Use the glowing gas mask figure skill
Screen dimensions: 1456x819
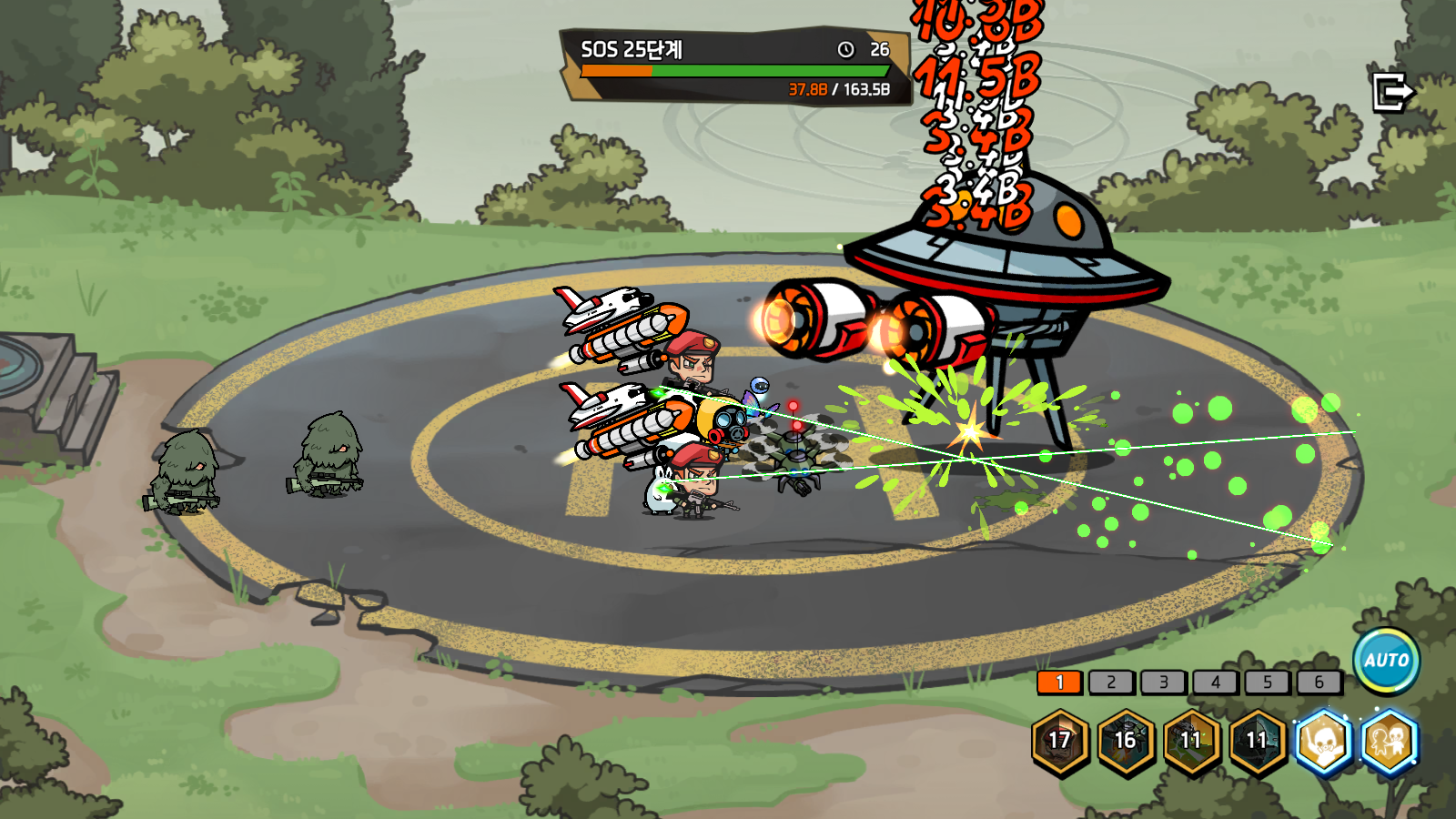(x=1323, y=741)
